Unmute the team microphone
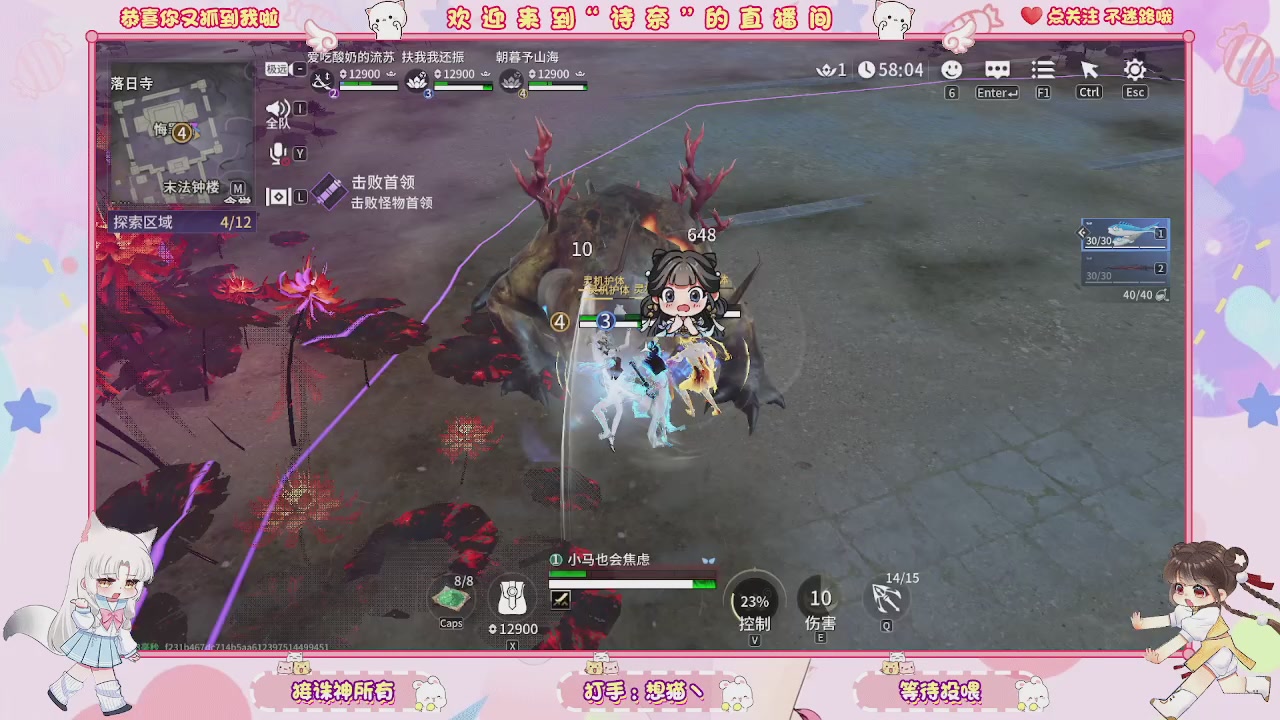The width and height of the screenshot is (1280, 720). (x=280, y=153)
